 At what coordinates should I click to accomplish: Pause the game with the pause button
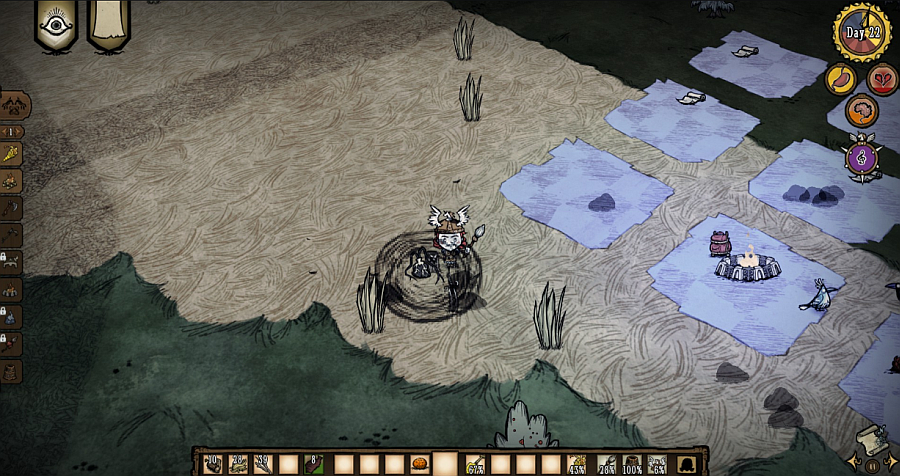pyautogui.click(x=872, y=466)
